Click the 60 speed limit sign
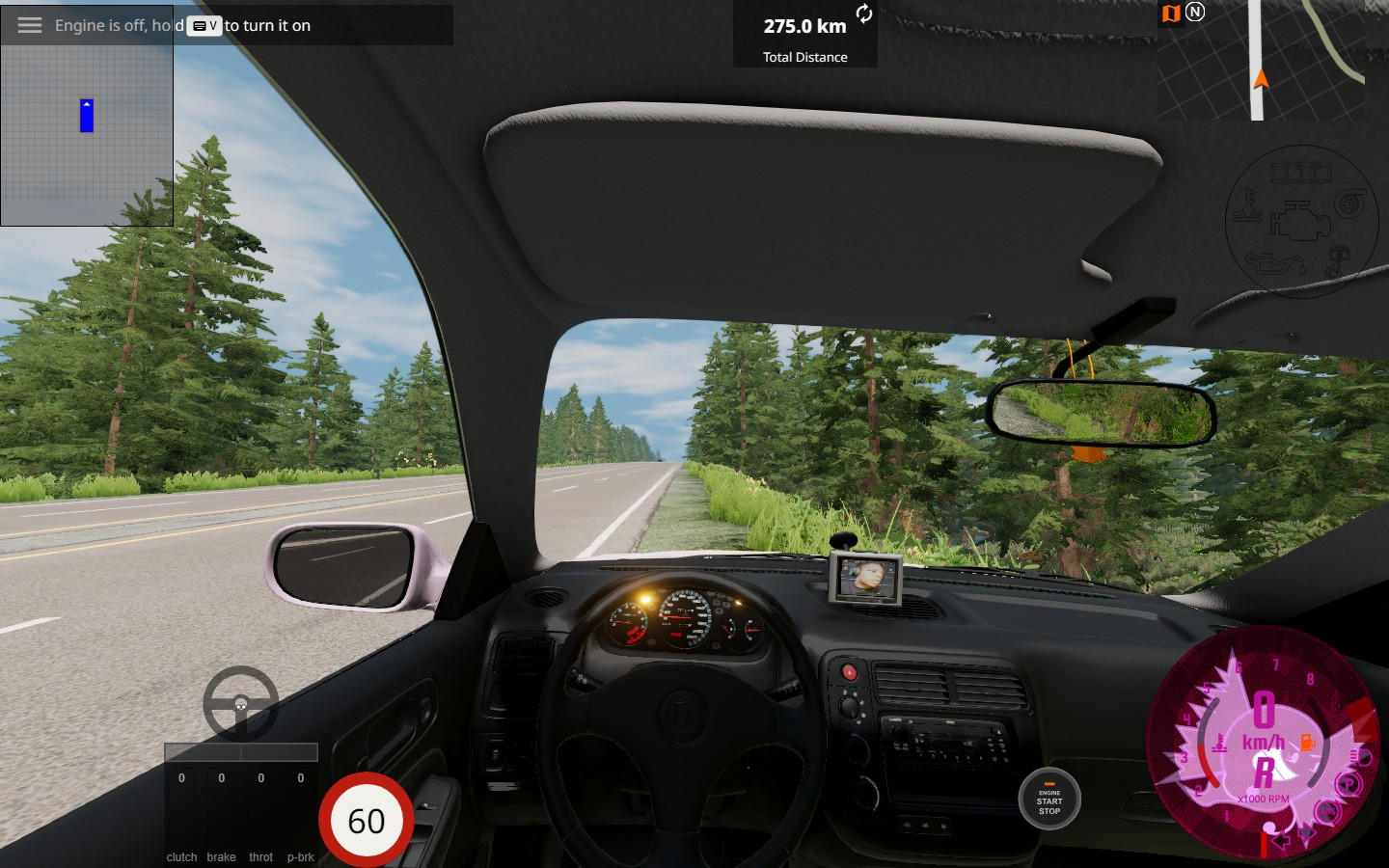 367,821
